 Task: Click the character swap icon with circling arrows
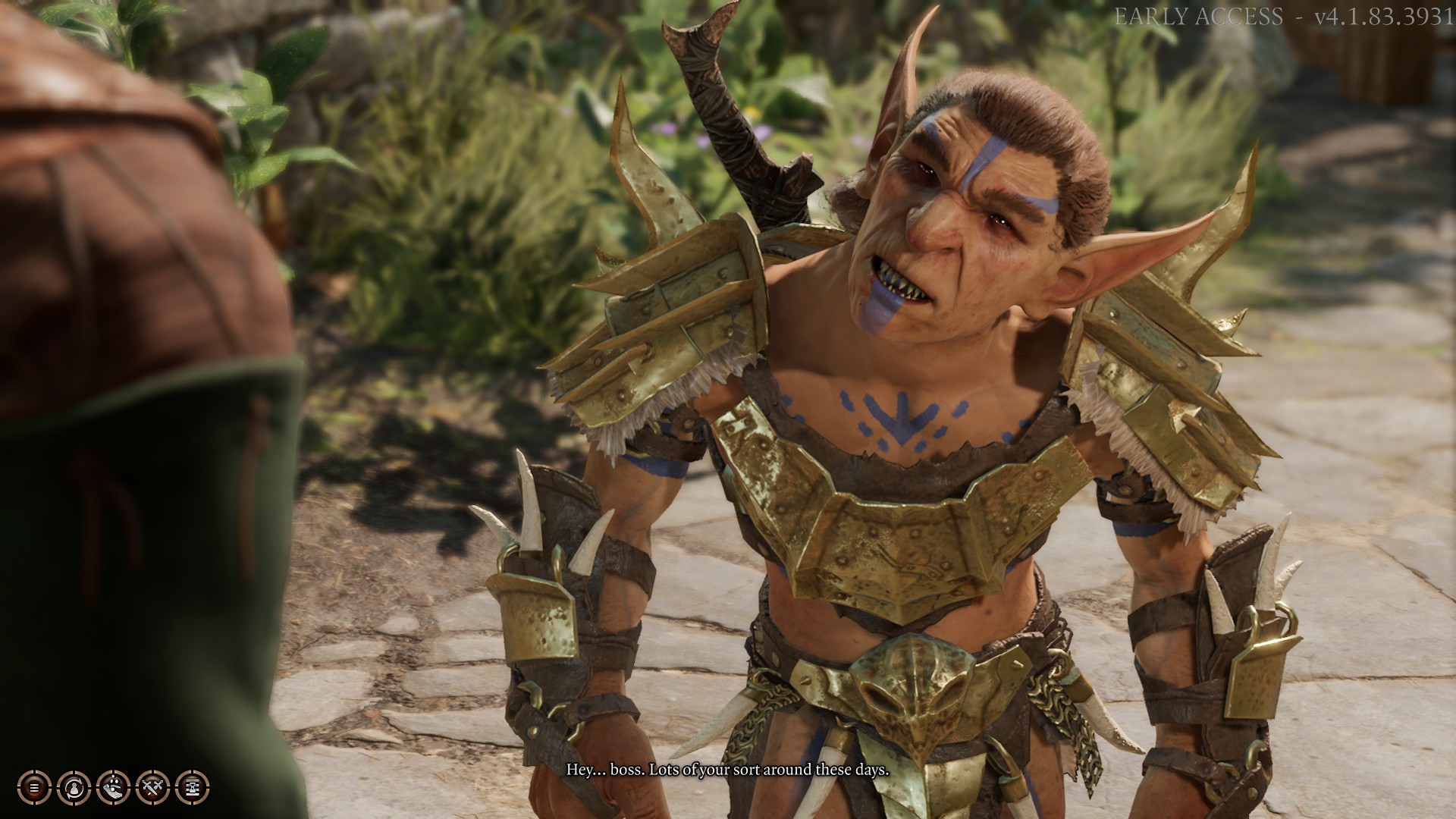coord(74,788)
